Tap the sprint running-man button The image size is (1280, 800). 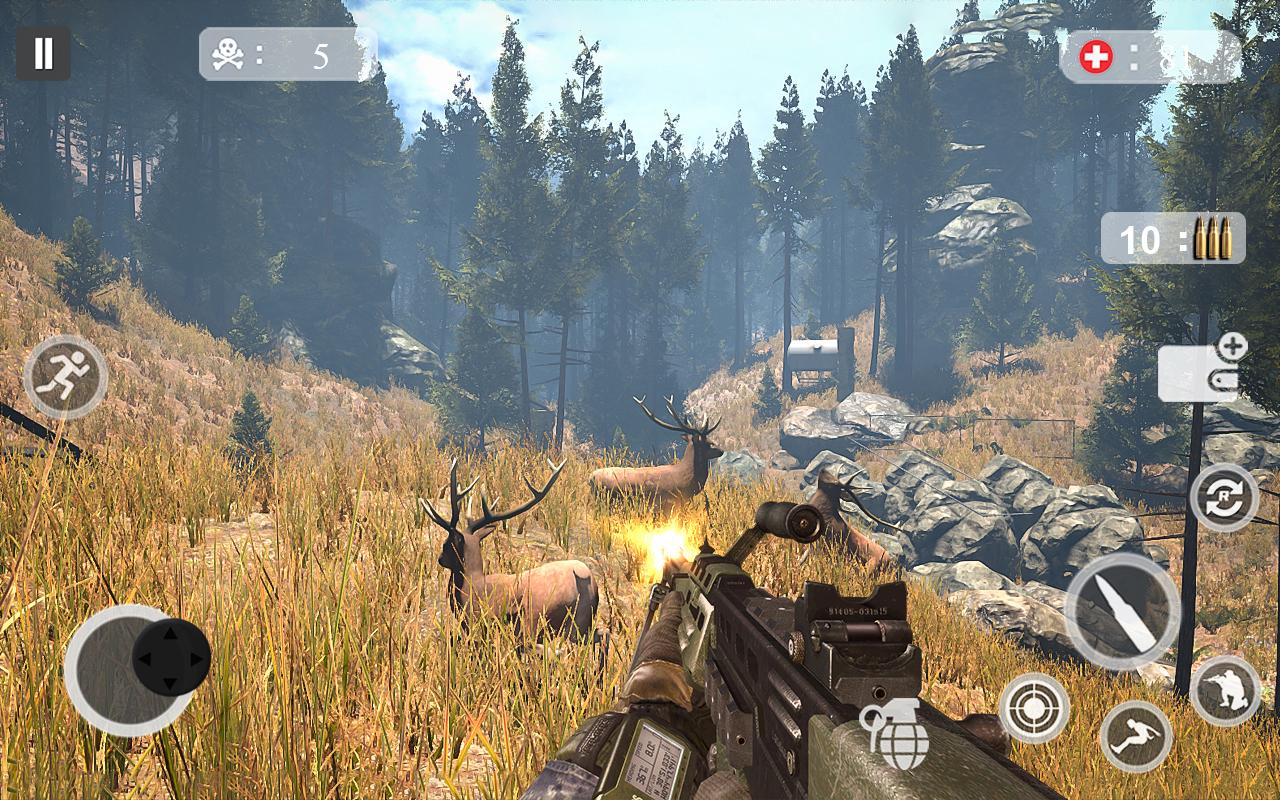(65, 377)
